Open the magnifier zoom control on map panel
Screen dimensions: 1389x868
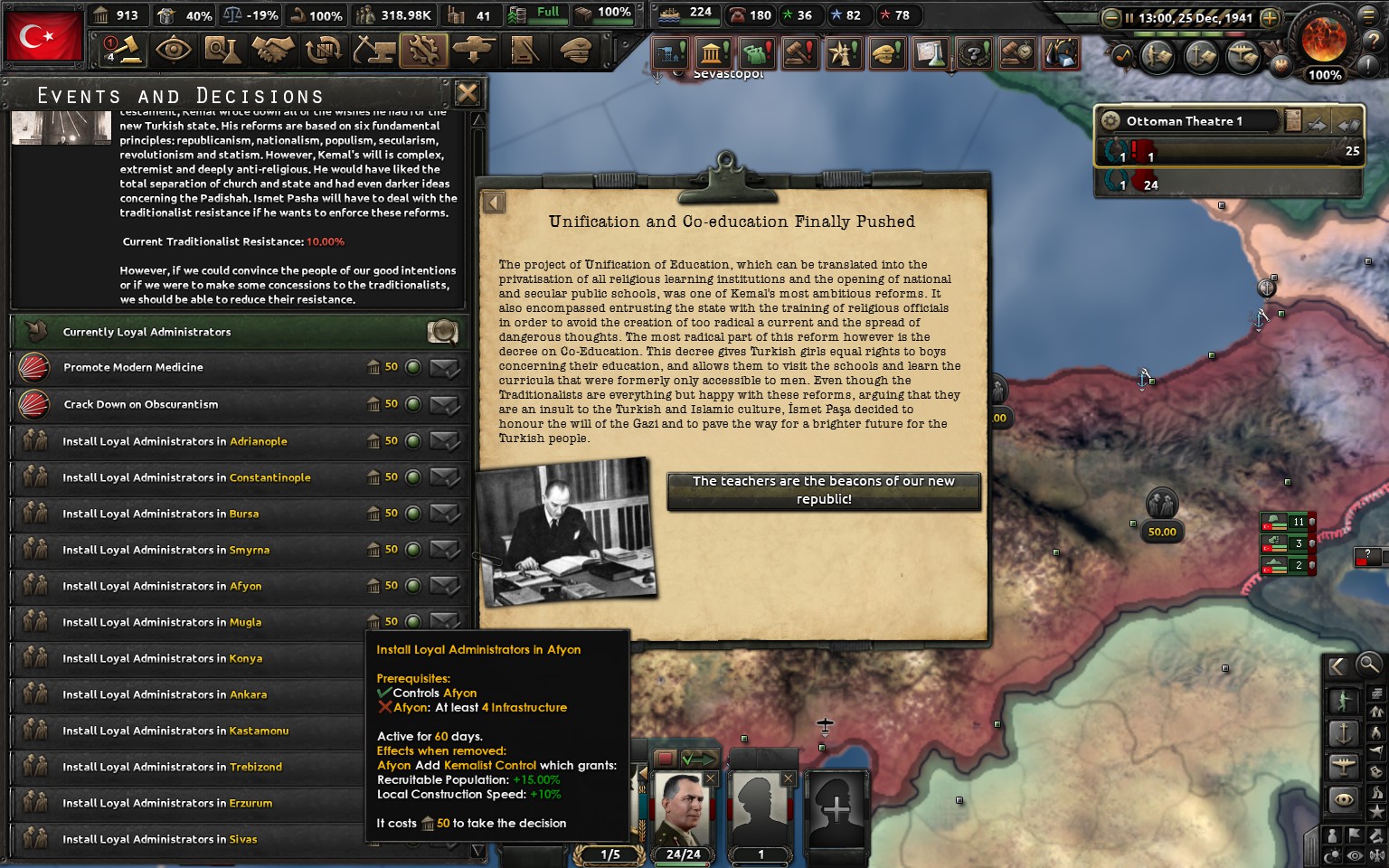[1367, 665]
